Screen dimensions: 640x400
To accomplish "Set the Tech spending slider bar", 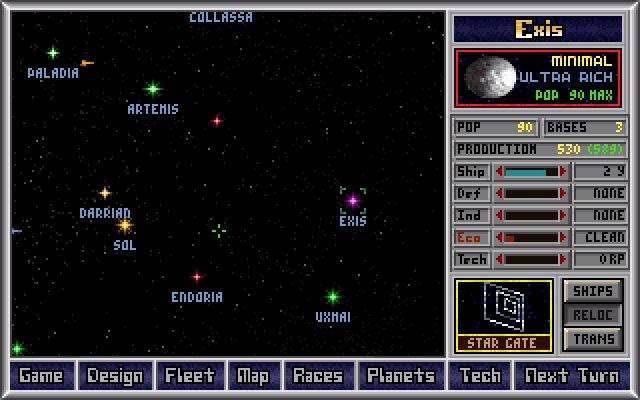I will click(532, 259).
